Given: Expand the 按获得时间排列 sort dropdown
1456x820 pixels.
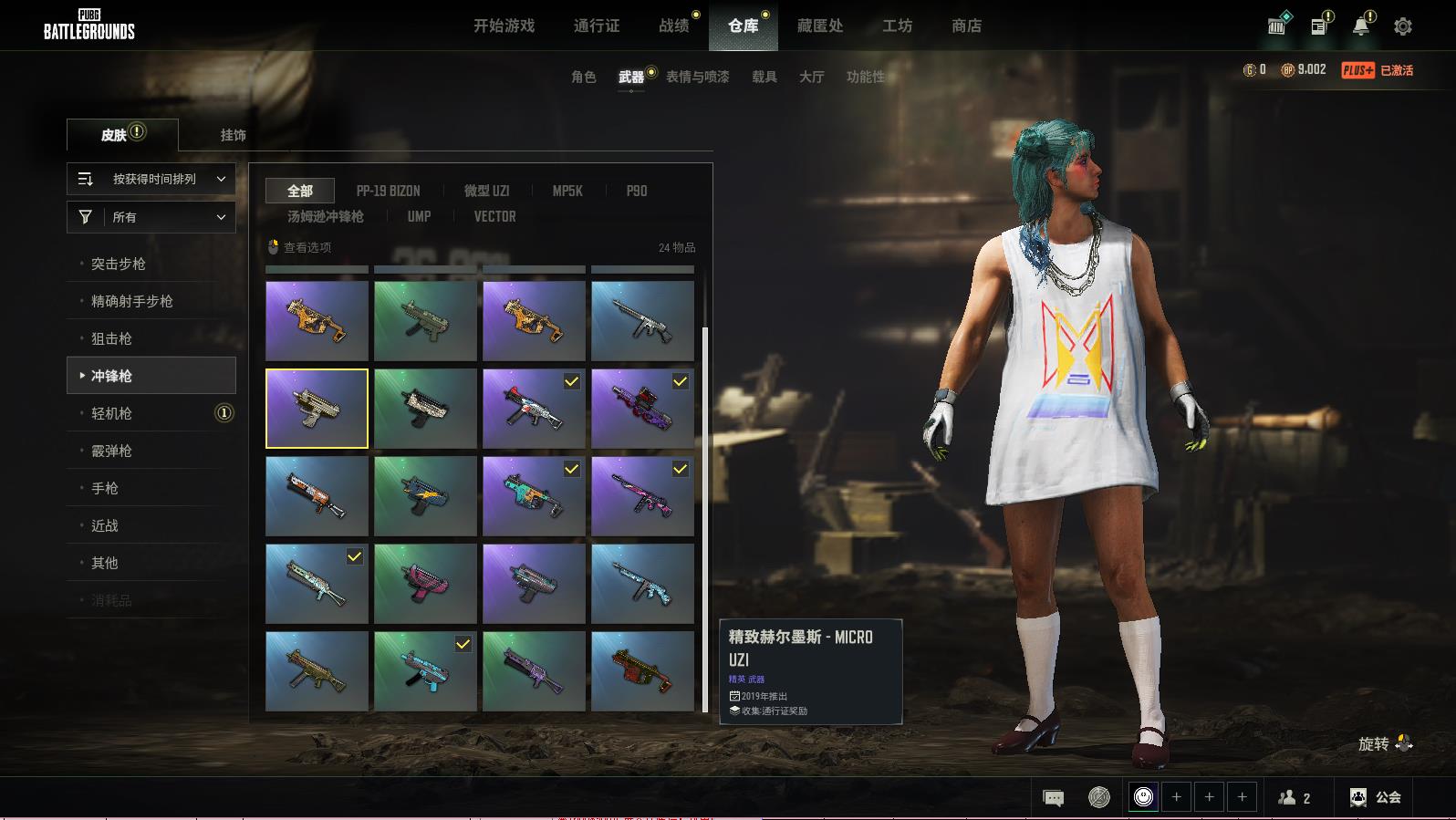Looking at the screenshot, I should (x=151, y=179).
